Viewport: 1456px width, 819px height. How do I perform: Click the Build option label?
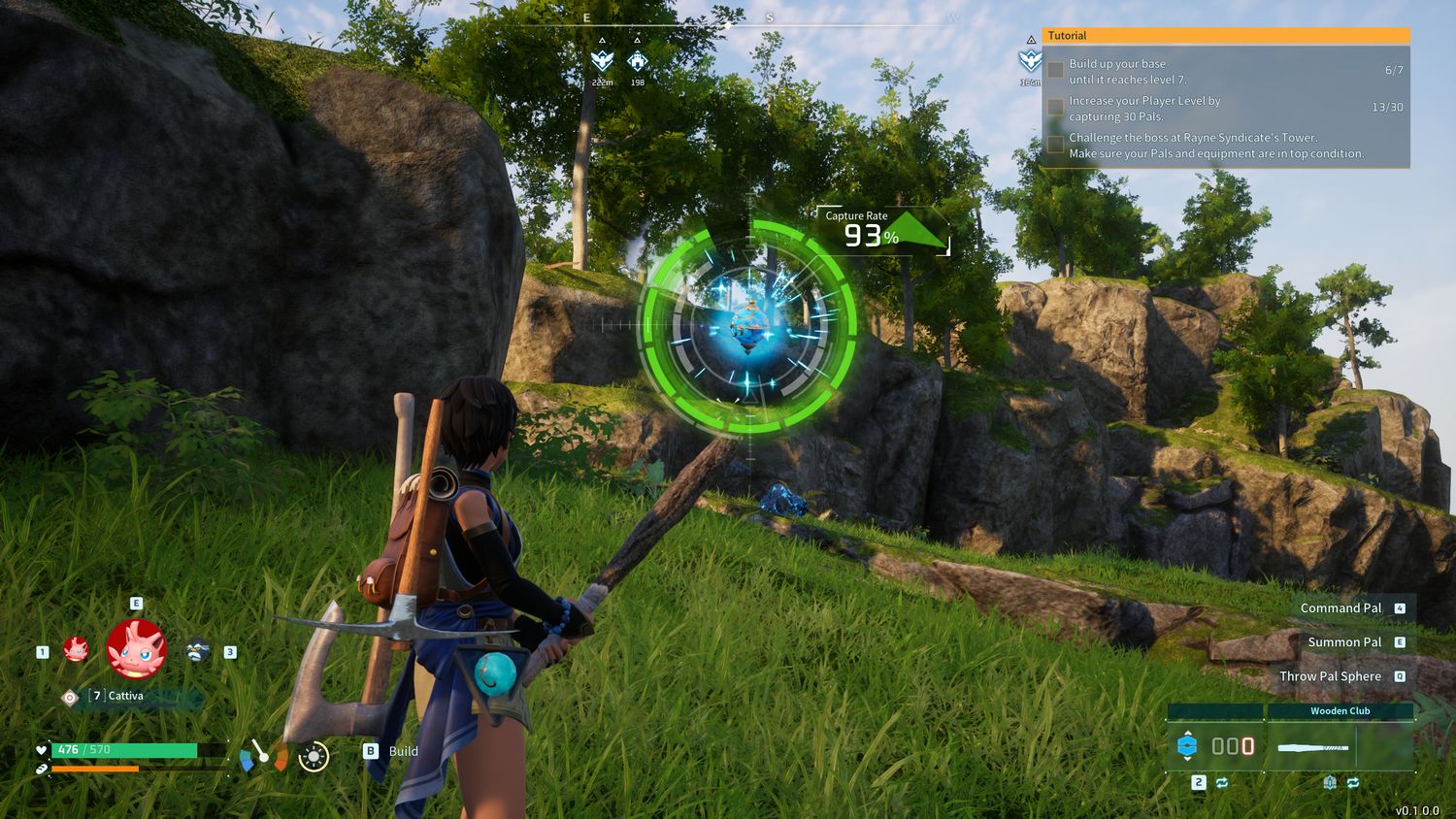403,751
